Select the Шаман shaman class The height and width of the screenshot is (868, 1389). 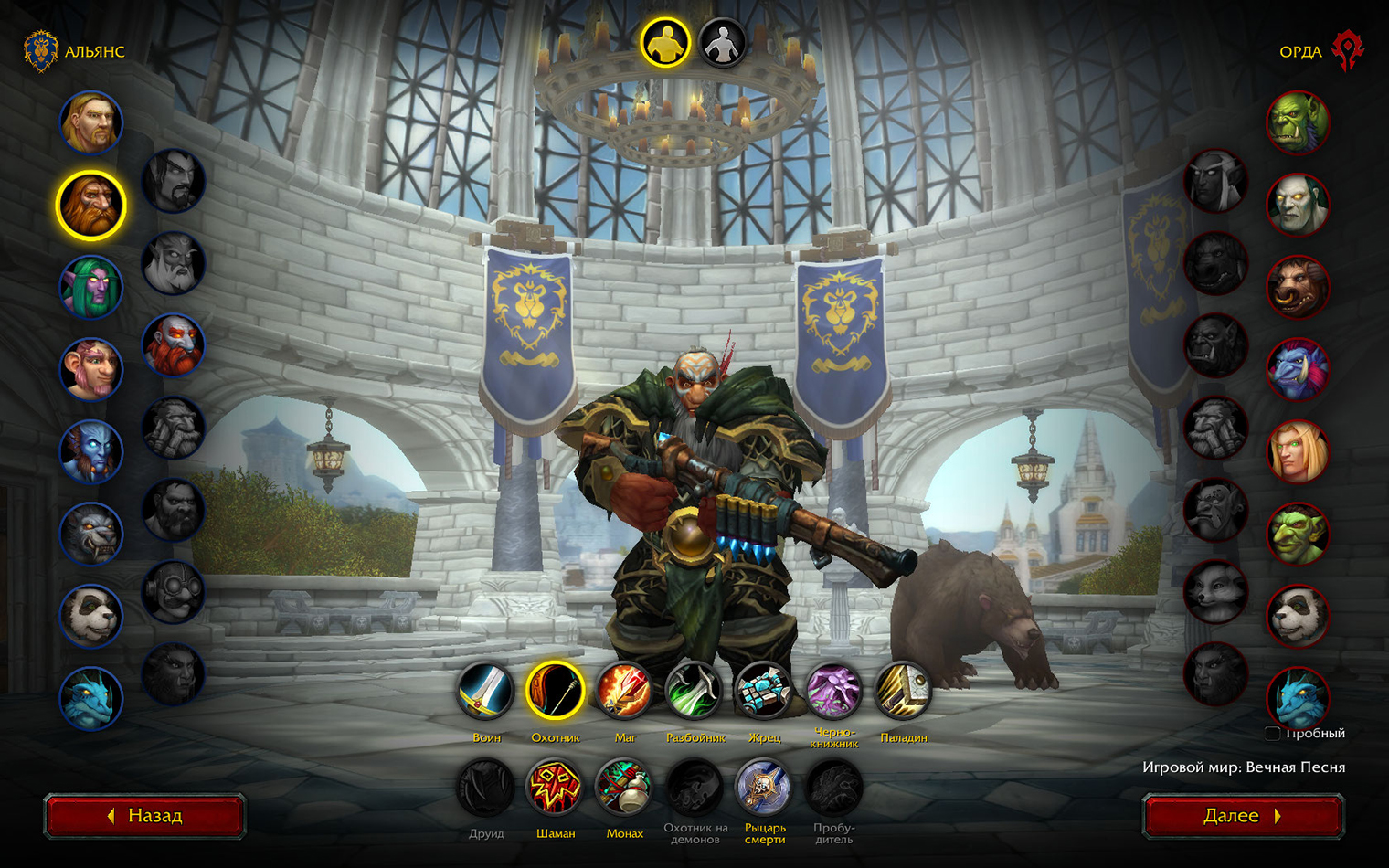tap(555, 788)
